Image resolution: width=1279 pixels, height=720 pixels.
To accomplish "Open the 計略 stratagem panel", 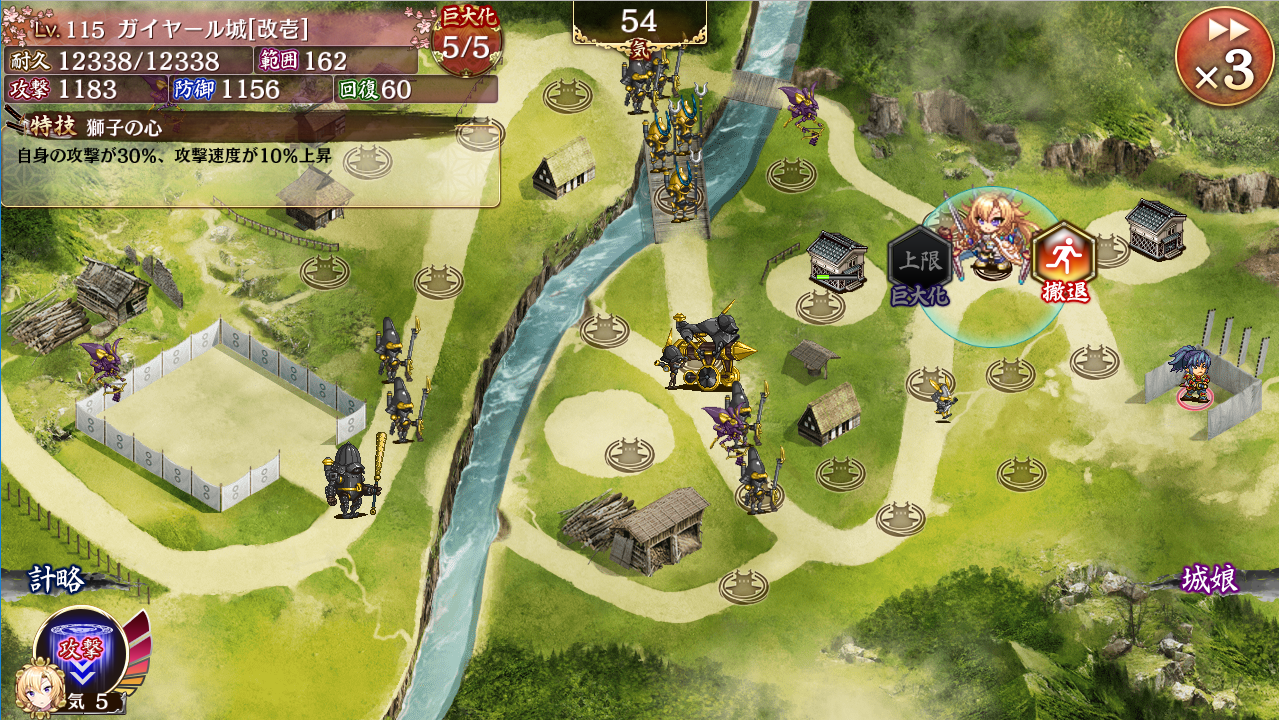I will pyautogui.click(x=57, y=580).
